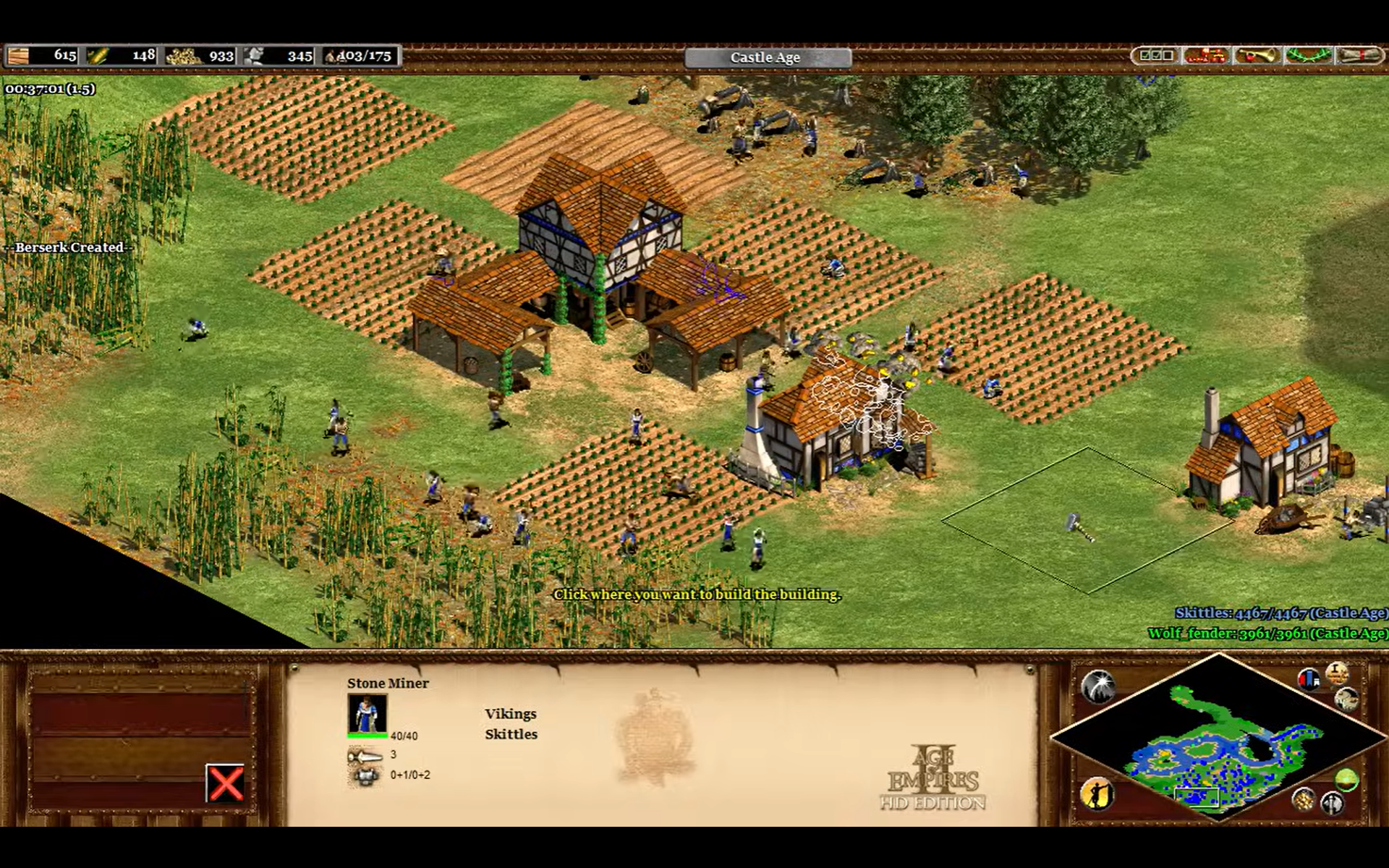
Task: Switch minimap to economic gold mode
Action: click(x=1304, y=799)
